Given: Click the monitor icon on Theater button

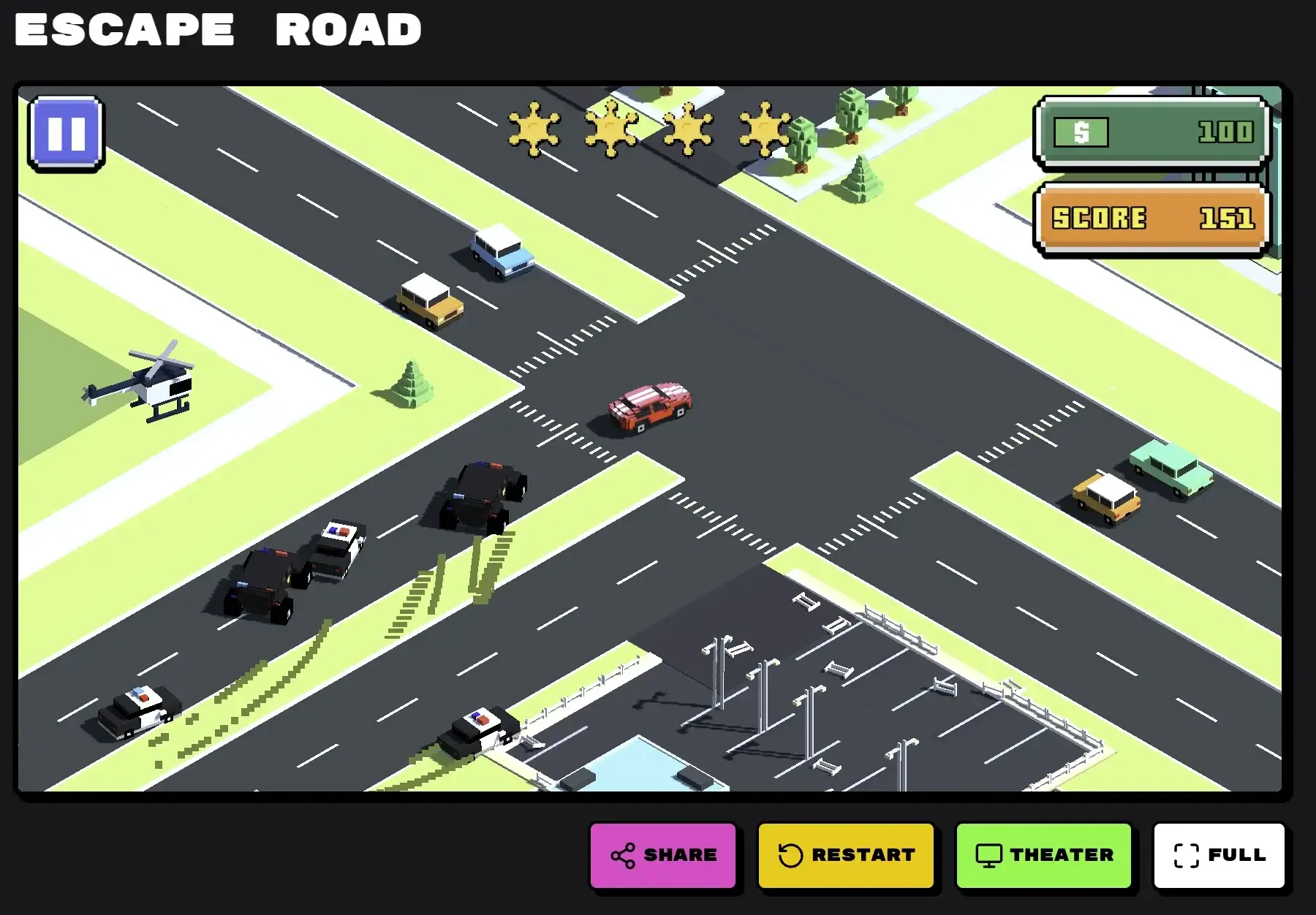Looking at the screenshot, I should pyautogui.click(x=989, y=855).
